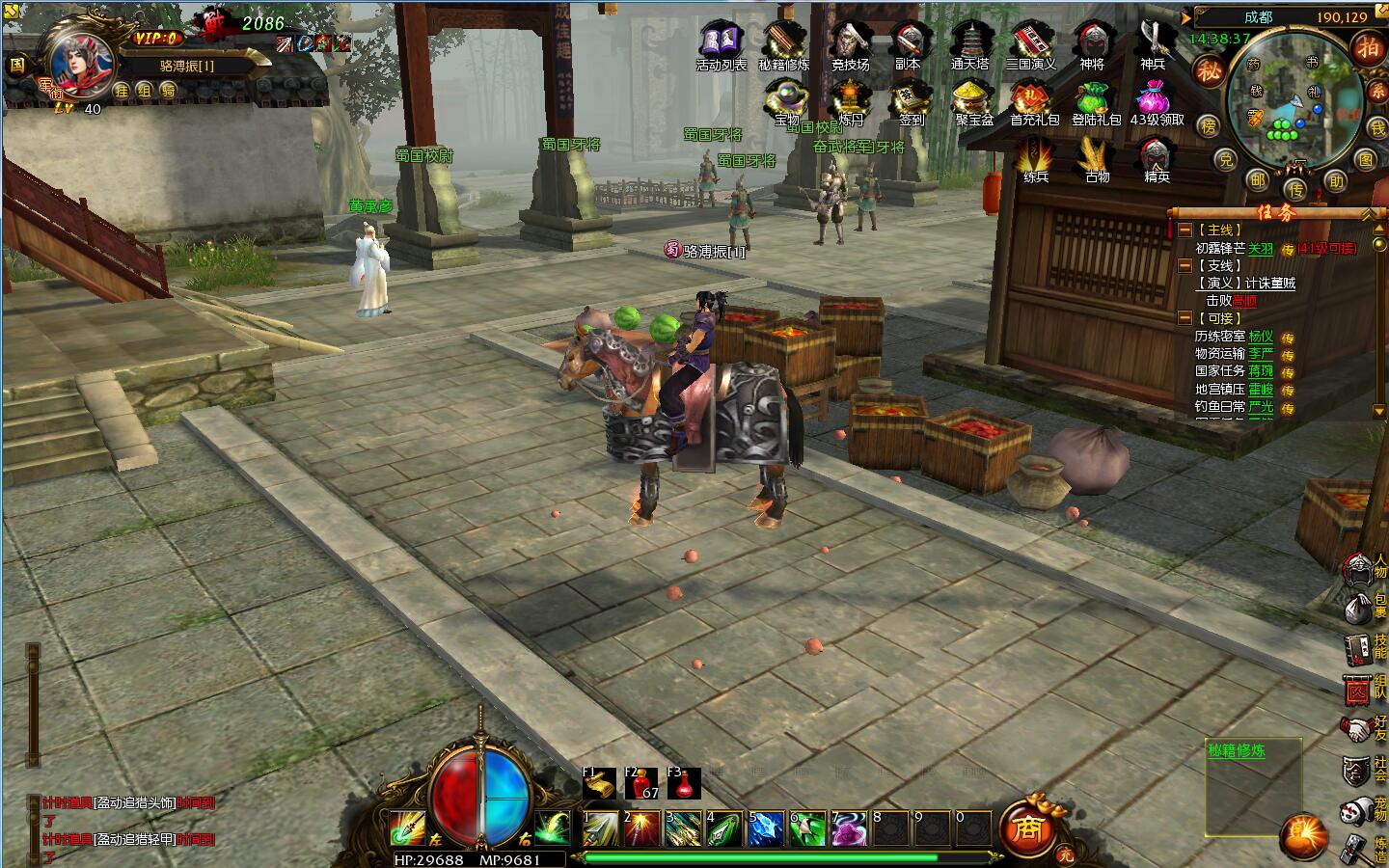Enter the 竞技场 arena
The image size is (1389, 868).
click(x=850, y=43)
